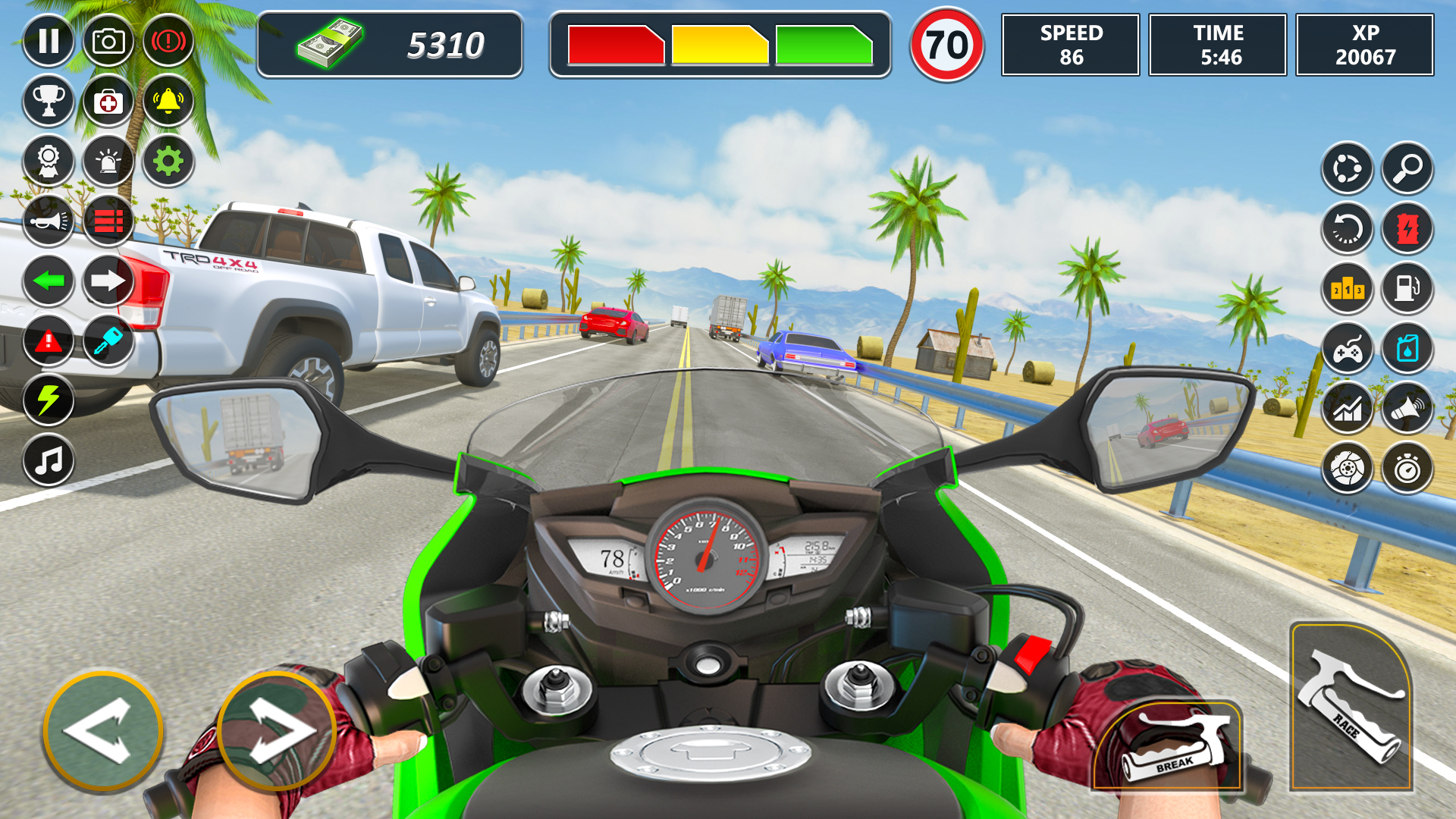
Task: Click the blue ignition key icon
Action: coord(108,341)
